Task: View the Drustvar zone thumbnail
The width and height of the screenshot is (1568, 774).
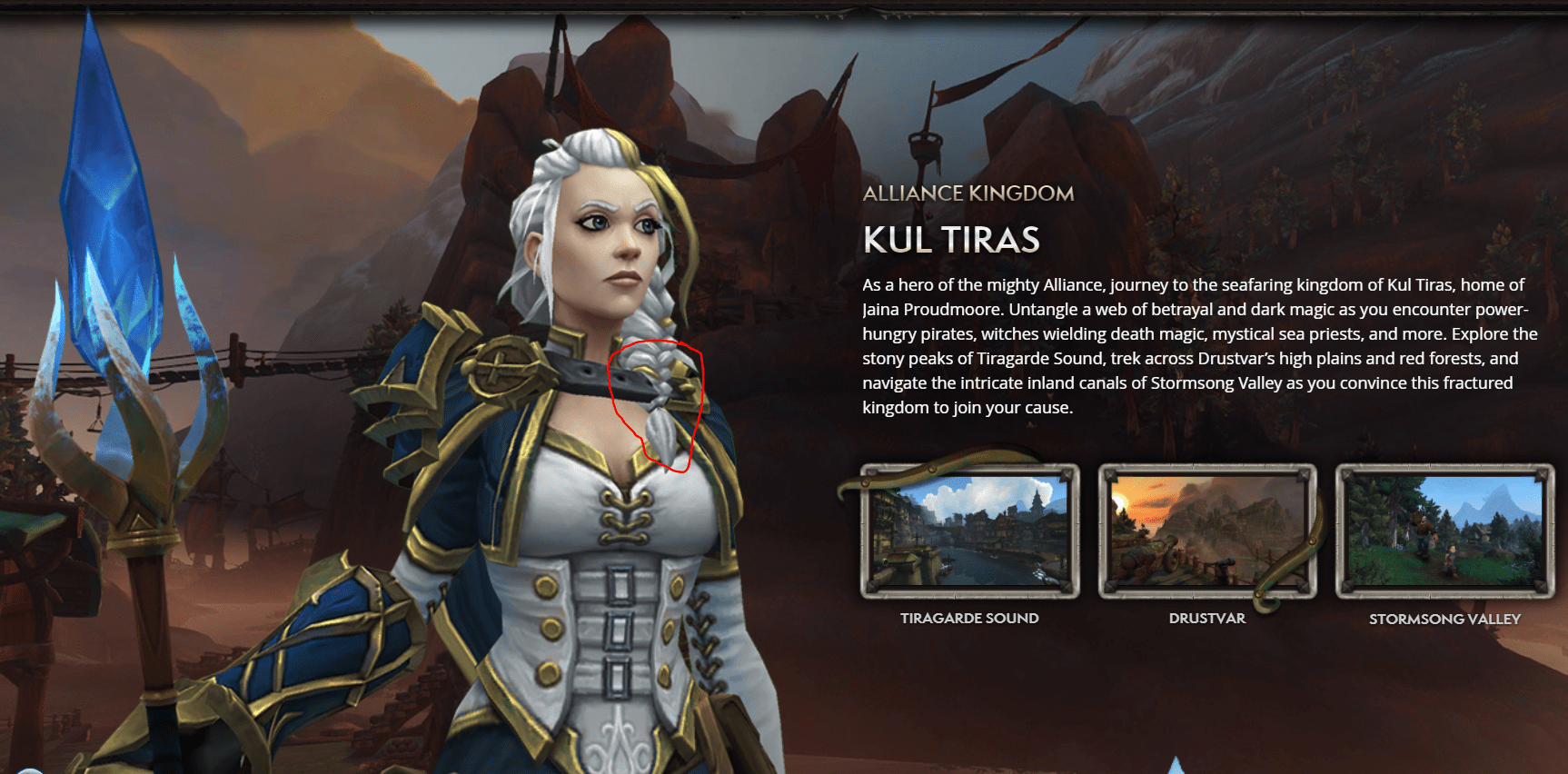Action: (1207, 531)
